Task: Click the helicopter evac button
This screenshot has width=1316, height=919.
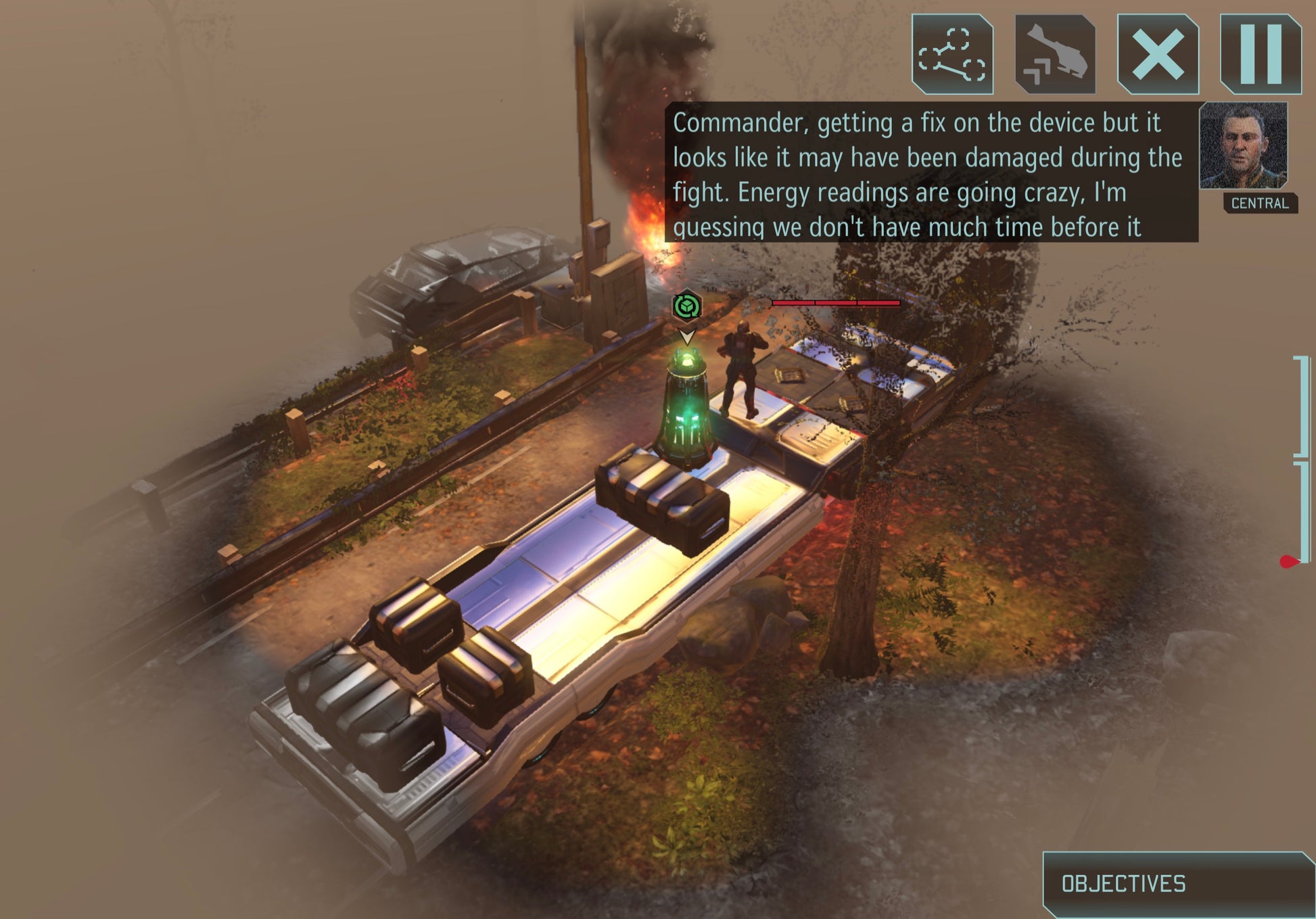Action: [x=1055, y=54]
